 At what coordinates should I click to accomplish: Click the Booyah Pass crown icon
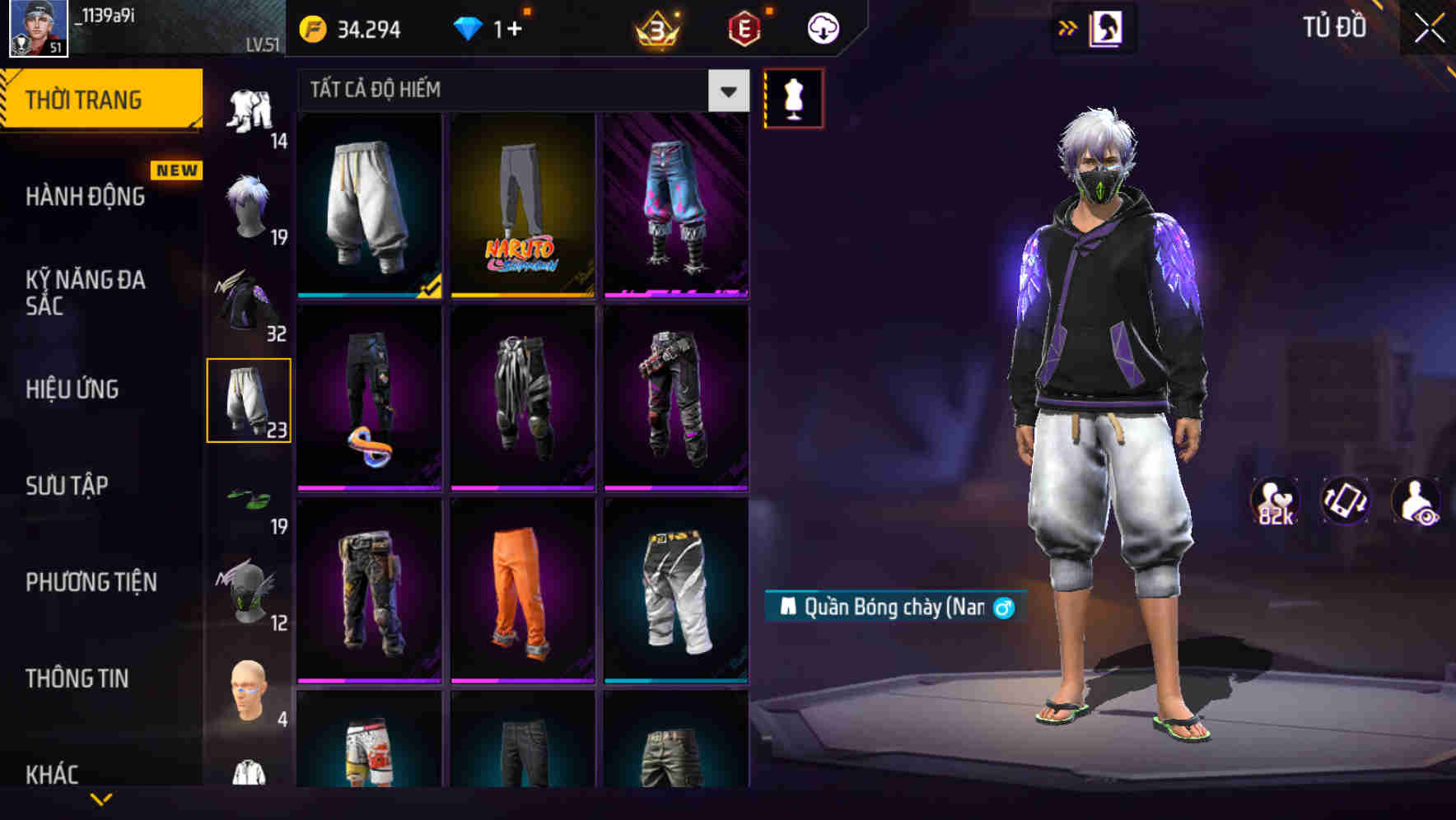coord(656,27)
